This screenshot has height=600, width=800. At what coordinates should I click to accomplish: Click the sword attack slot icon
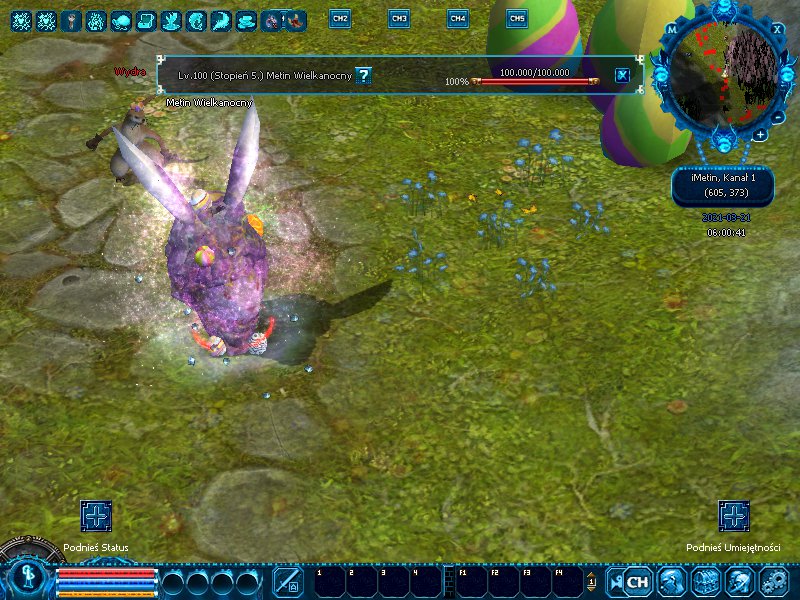(288, 581)
